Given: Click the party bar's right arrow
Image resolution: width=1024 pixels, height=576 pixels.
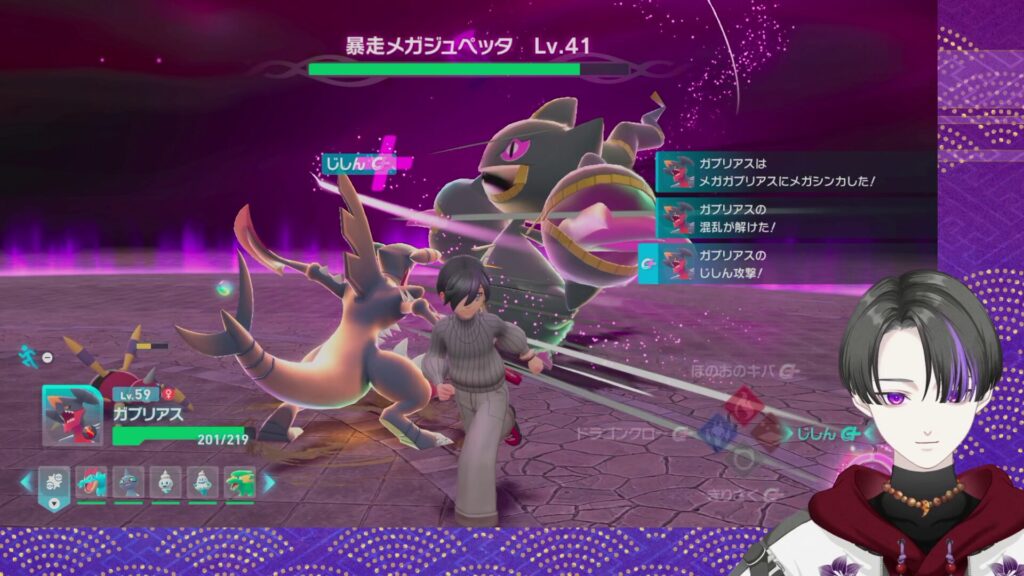Looking at the screenshot, I should [x=268, y=483].
